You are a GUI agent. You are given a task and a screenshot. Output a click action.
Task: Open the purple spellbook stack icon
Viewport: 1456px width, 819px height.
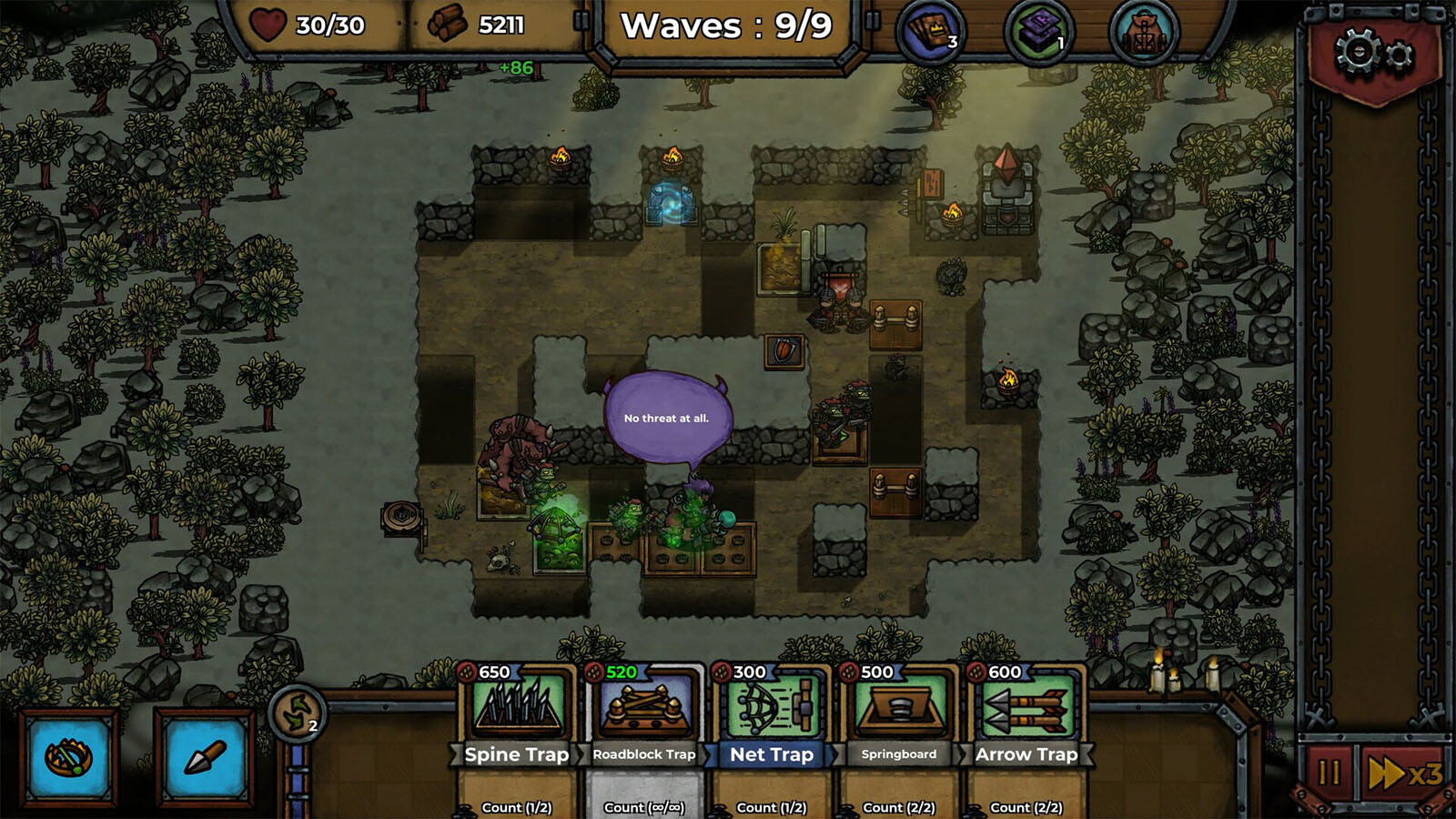1038,32
